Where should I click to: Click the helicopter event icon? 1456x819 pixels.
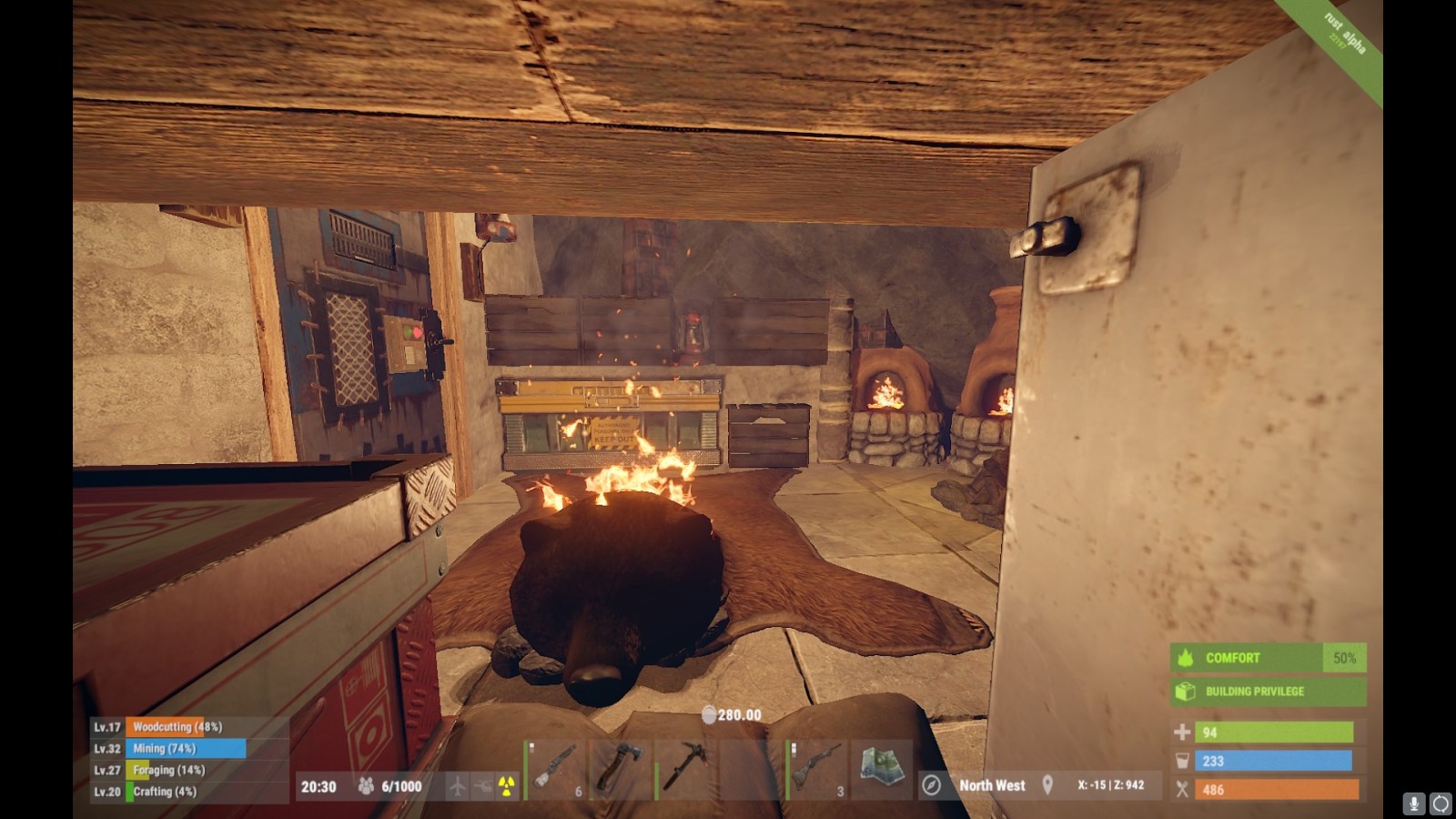(482, 786)
